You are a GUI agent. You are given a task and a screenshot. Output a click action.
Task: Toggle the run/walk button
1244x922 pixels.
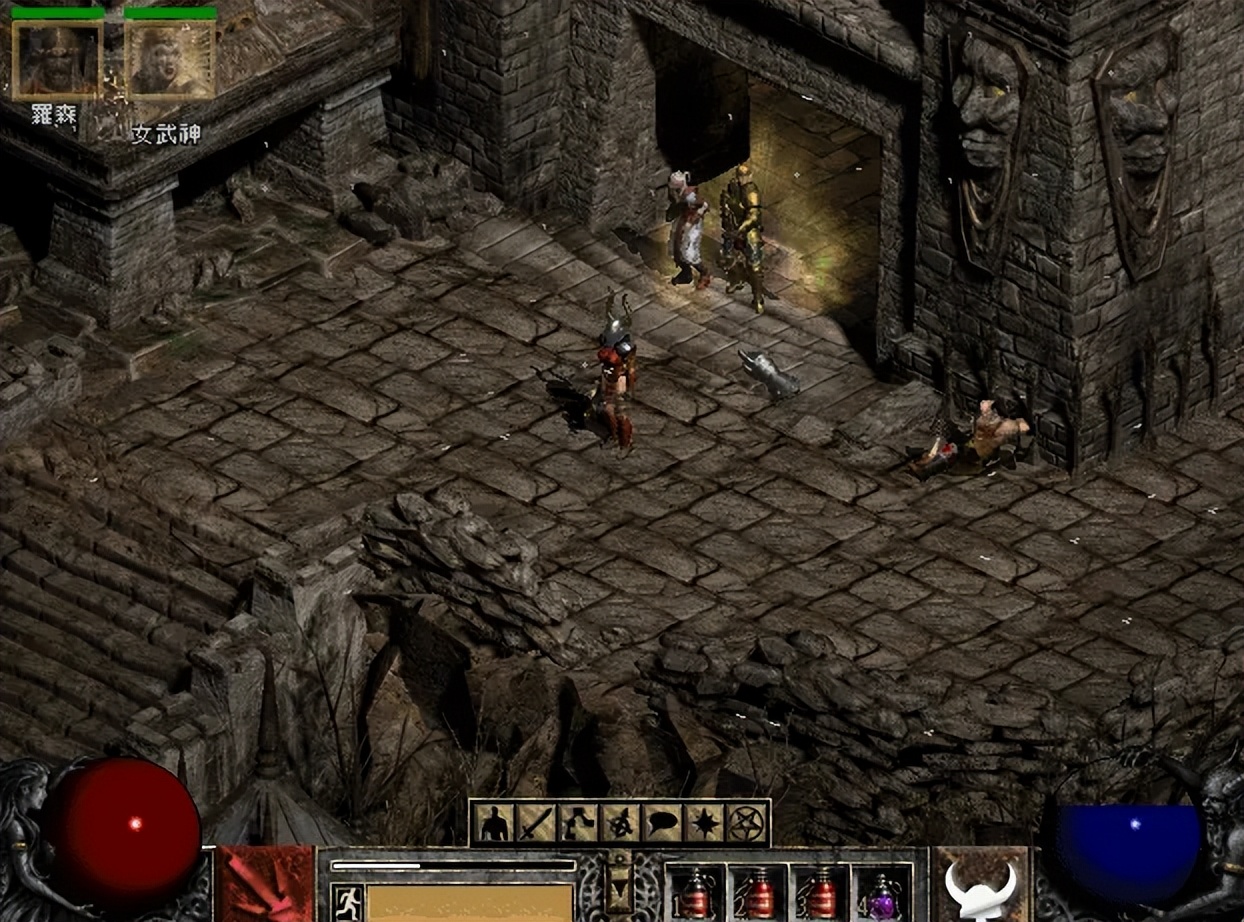click(347, 899)
